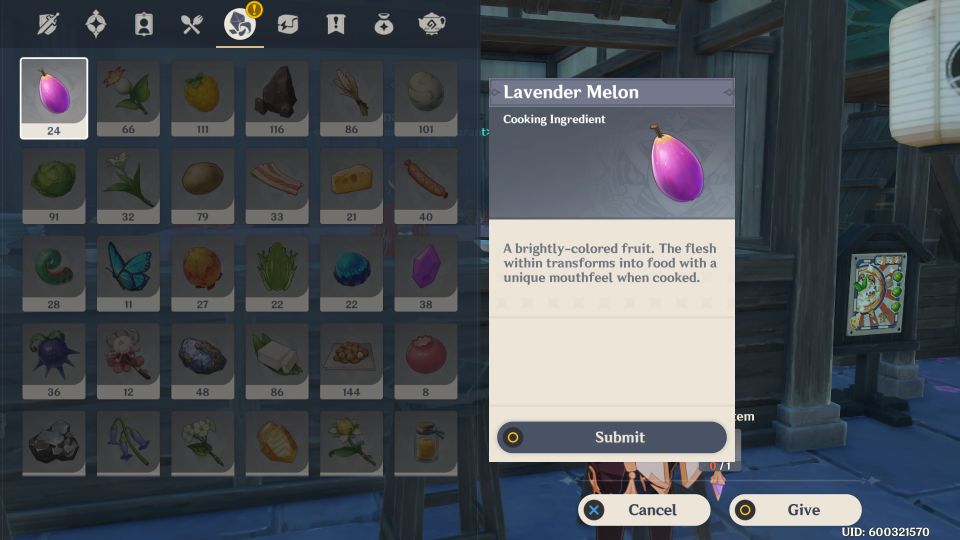
Task: Select the potato slot with 79
Action: tap(202, 185)
